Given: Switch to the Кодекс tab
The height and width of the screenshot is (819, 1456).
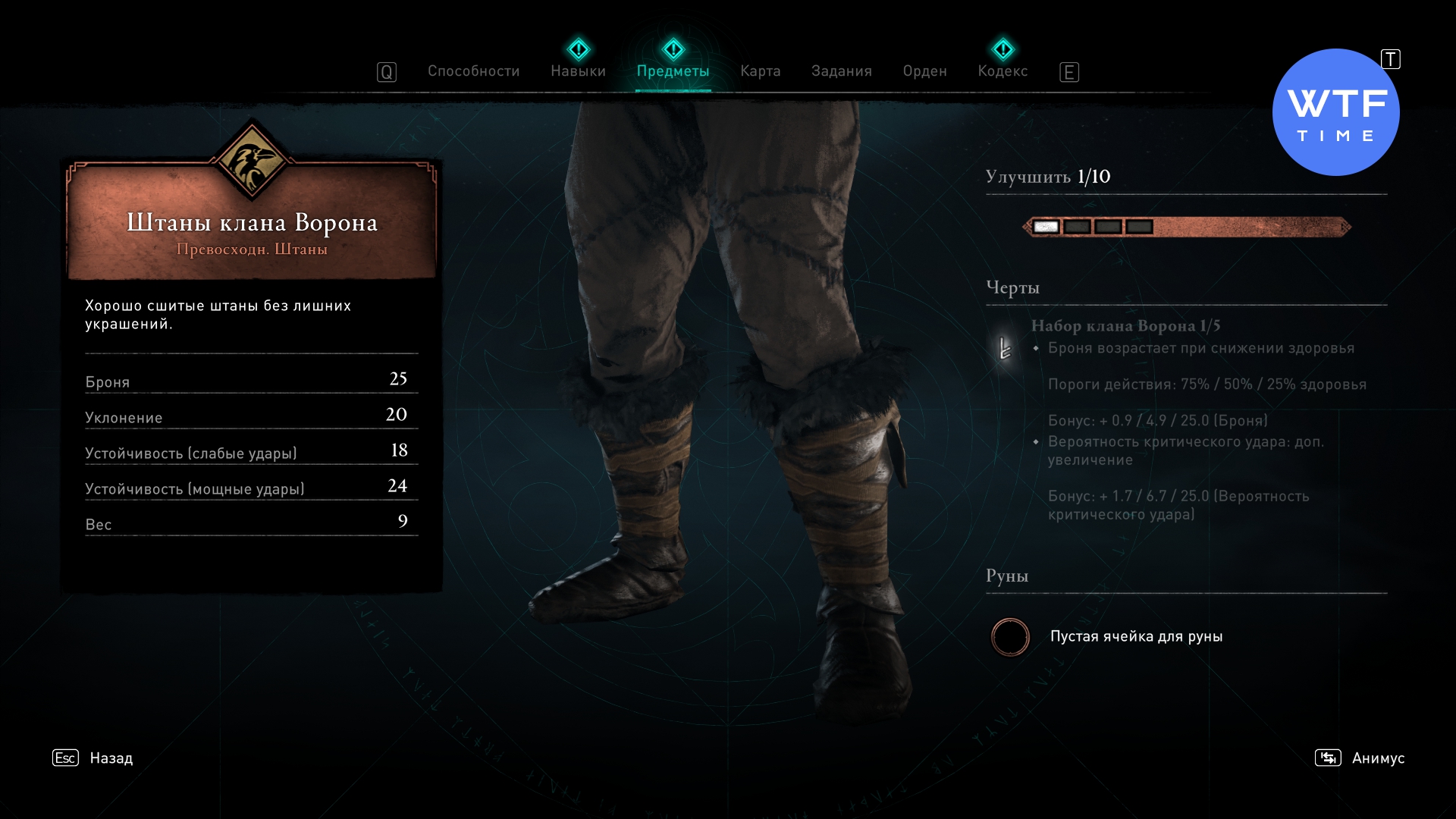Looking at the screenshot, I should pyautogui.click(x=1003, y=71).
